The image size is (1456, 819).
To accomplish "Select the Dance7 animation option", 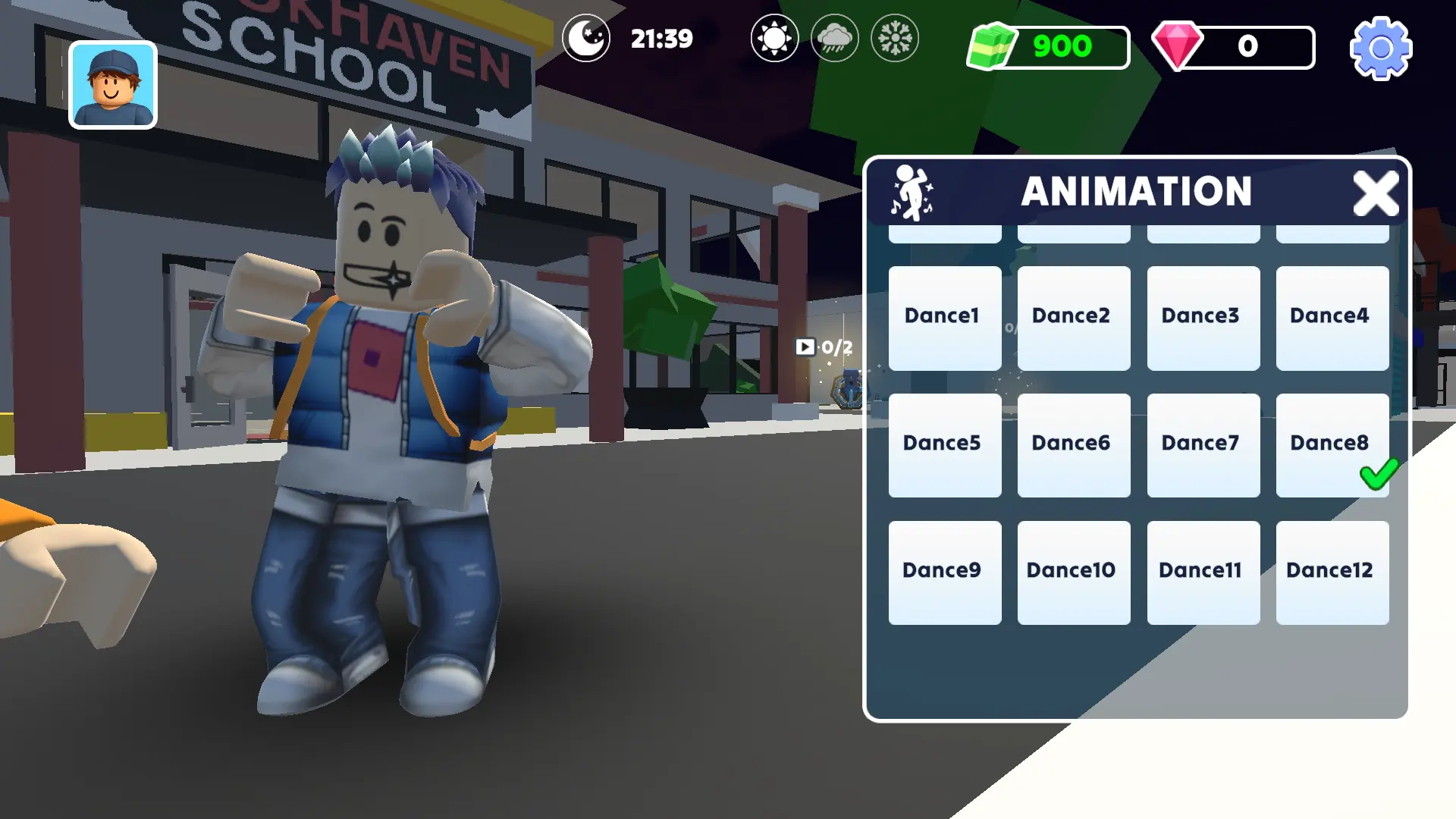I will click(x=1200, y=443).
